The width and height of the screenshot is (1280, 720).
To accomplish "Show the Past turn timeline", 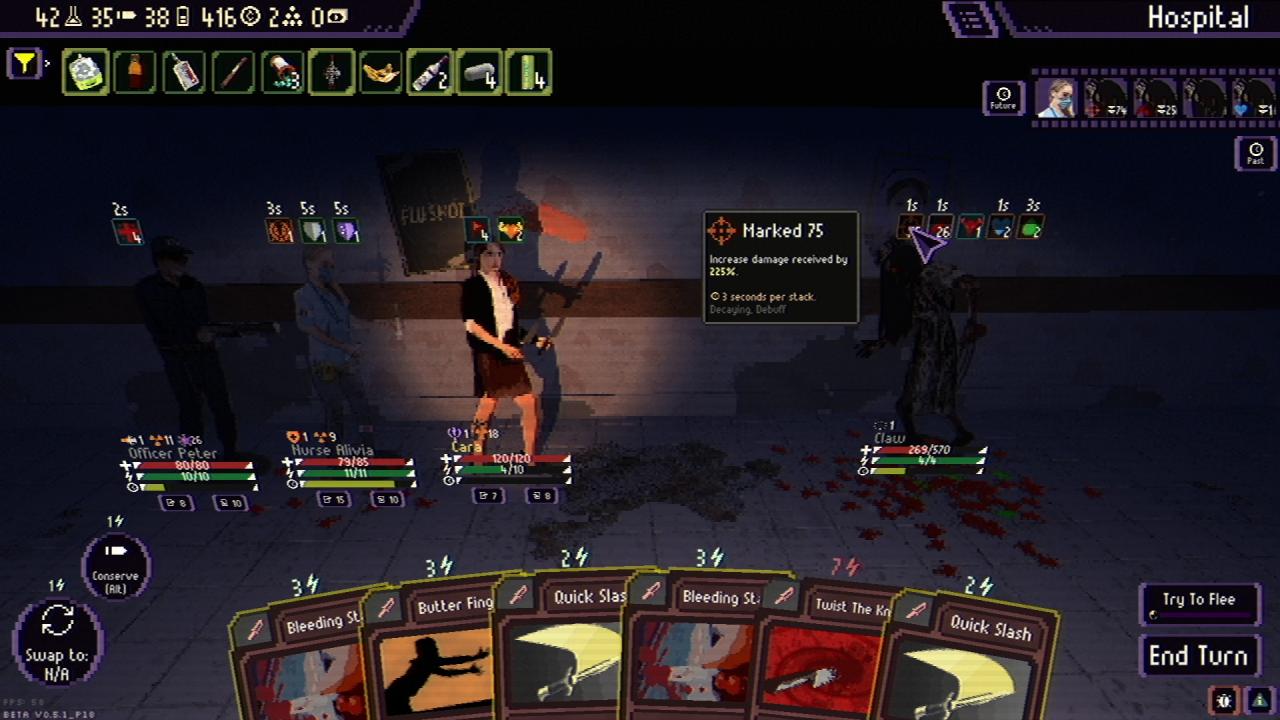I will [x=1255, y=153].
